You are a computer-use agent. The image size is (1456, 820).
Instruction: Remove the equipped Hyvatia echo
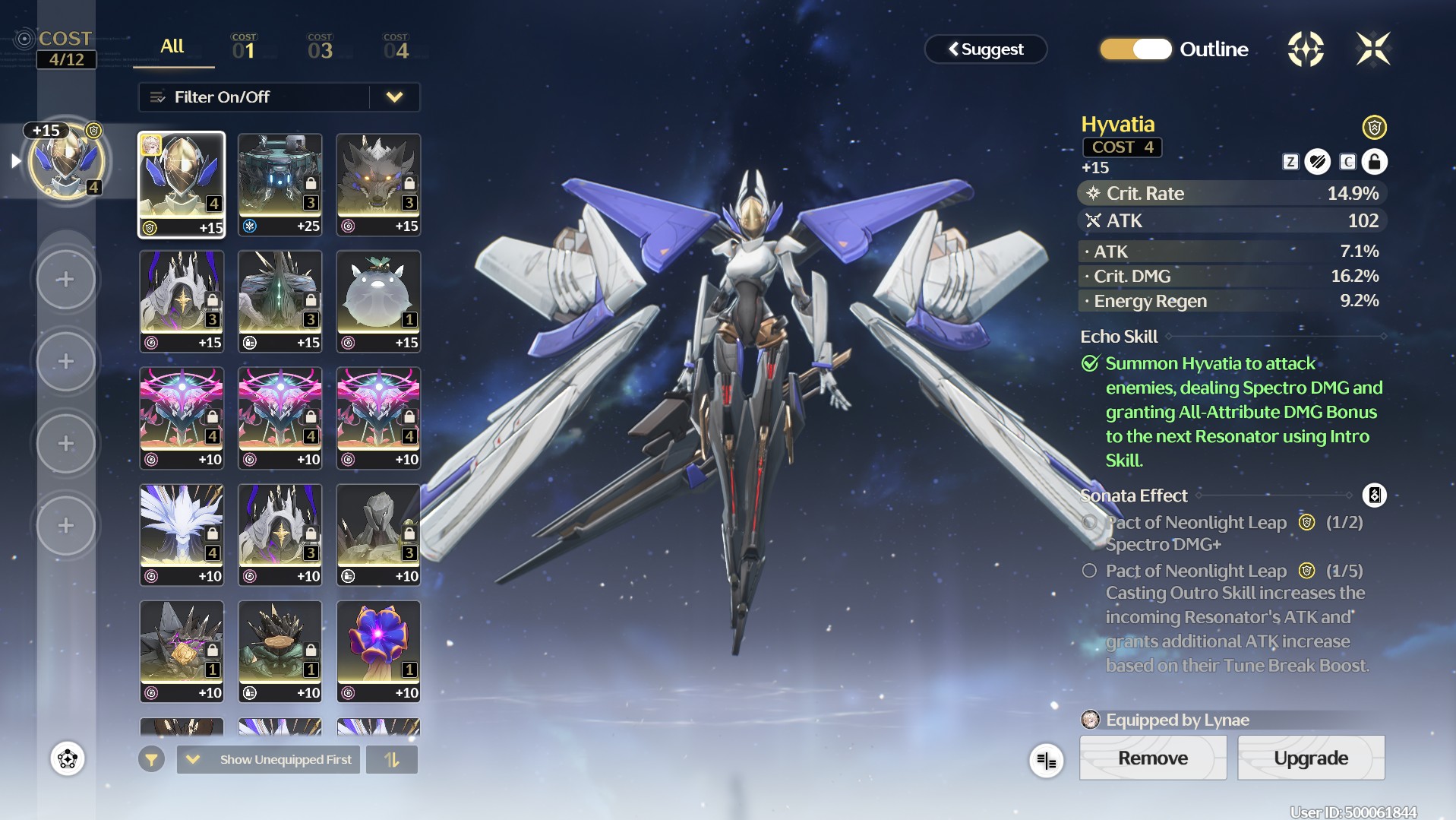pos(1152,758)
